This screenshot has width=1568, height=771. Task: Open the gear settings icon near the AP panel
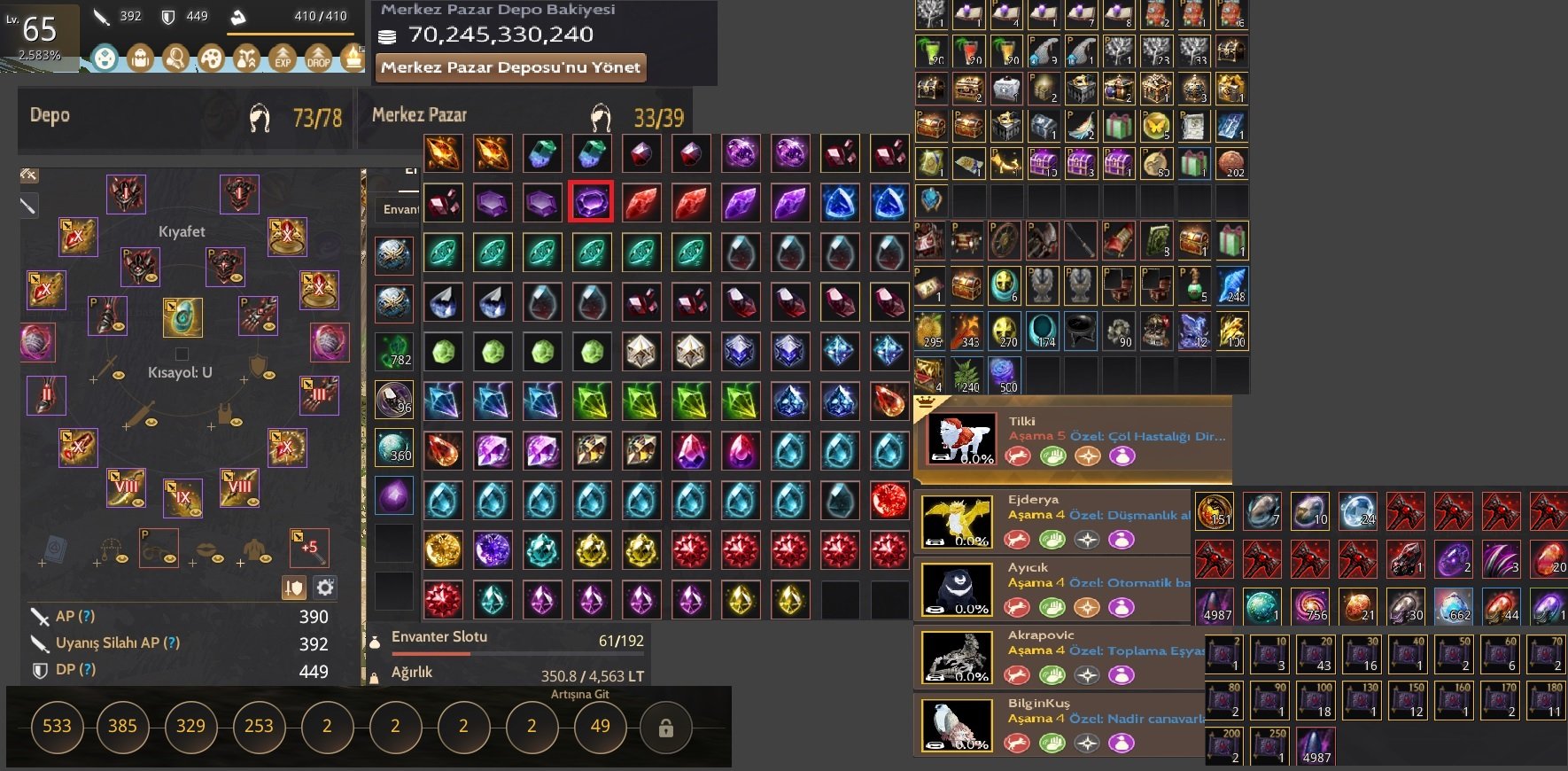325,587
